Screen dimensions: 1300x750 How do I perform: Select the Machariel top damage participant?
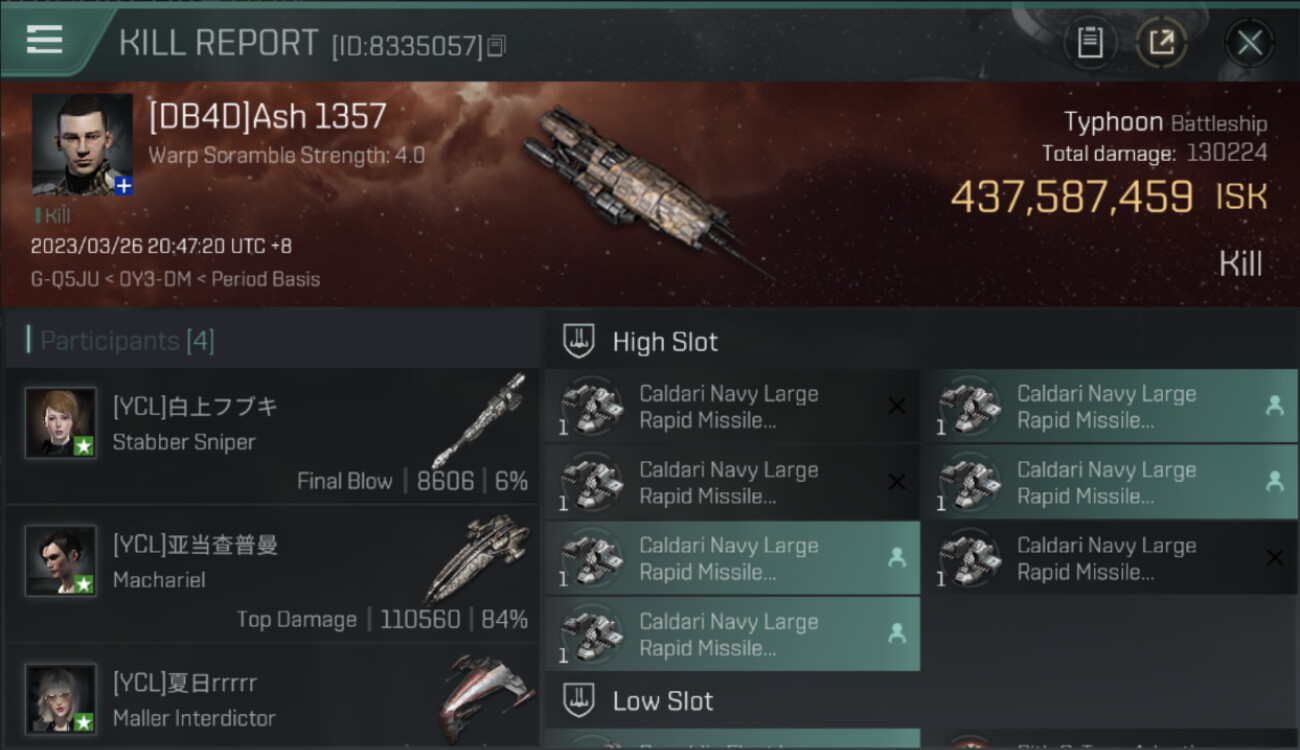[x=272, y=575]
